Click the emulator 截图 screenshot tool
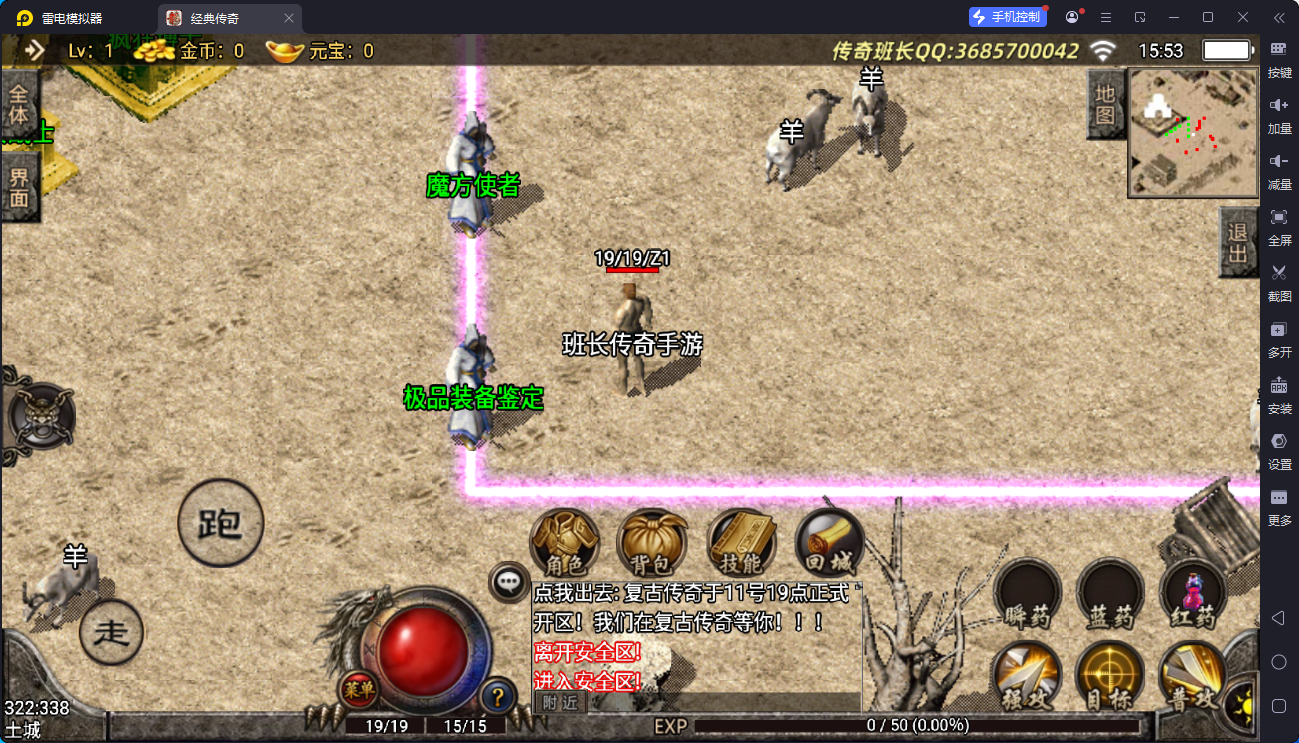 [1279, 280]
